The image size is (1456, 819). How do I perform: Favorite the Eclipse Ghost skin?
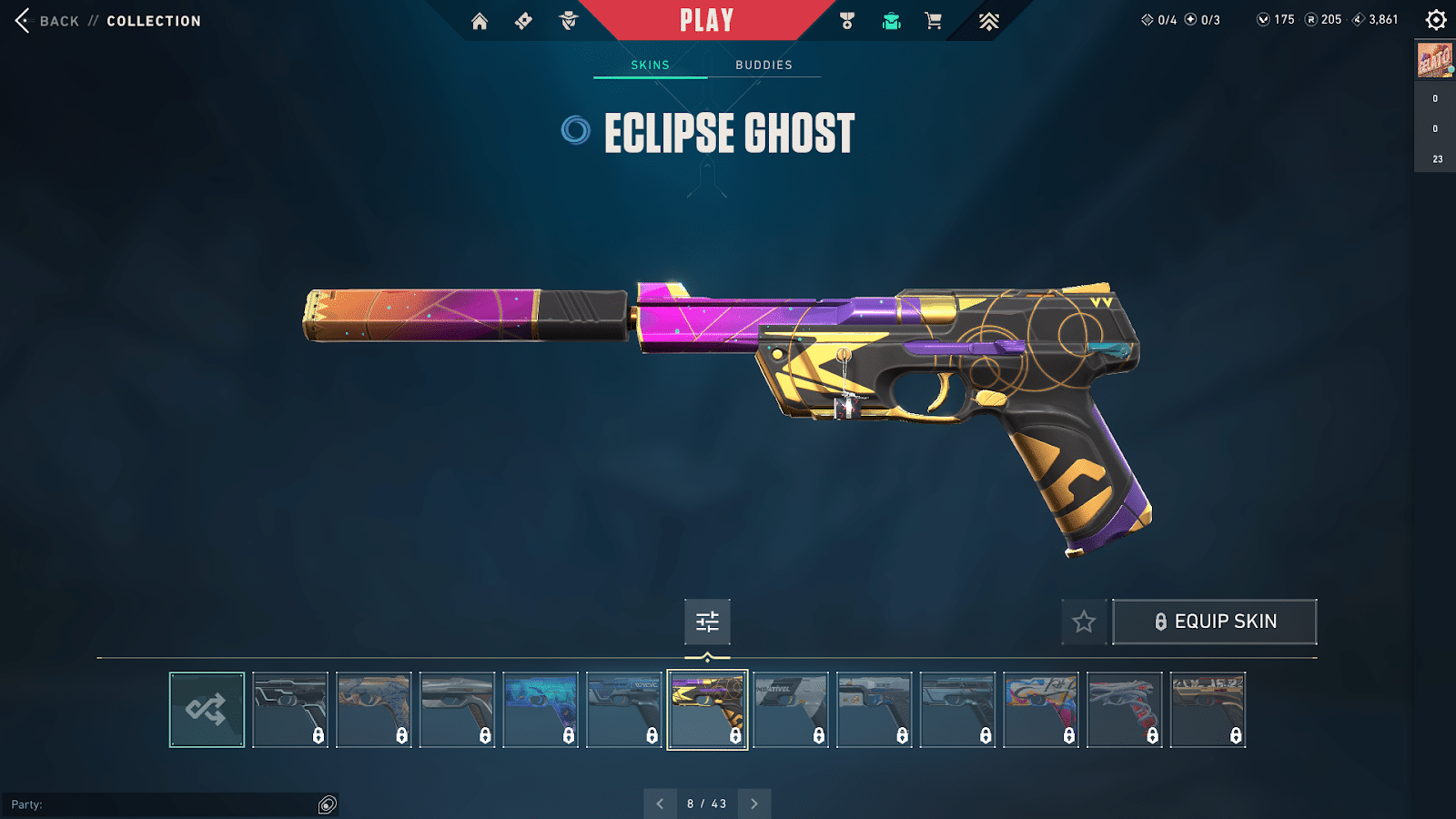pyautogui.click(x=1084, y=622)
